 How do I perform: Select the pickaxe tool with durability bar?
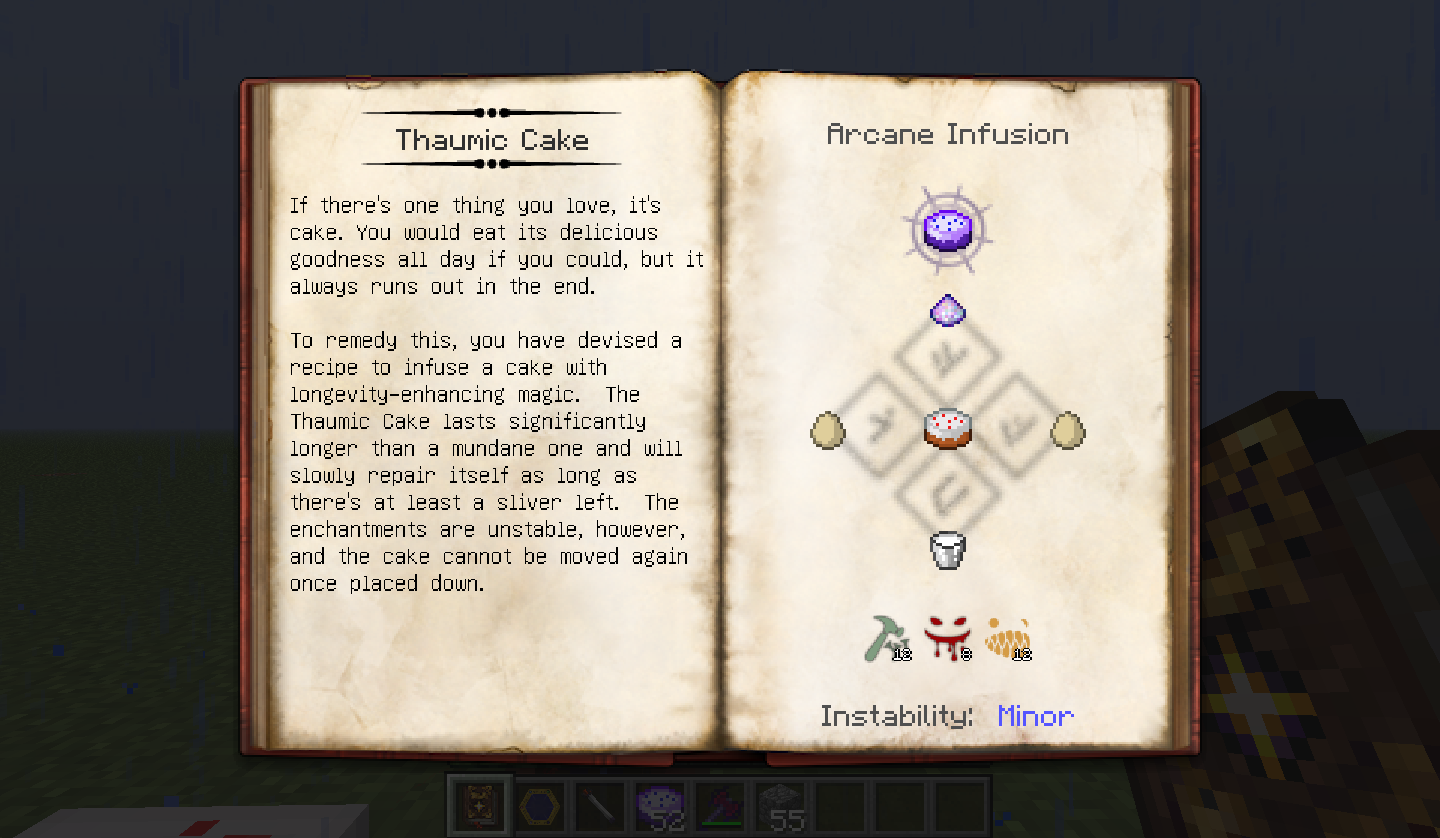tap(721, 804)
